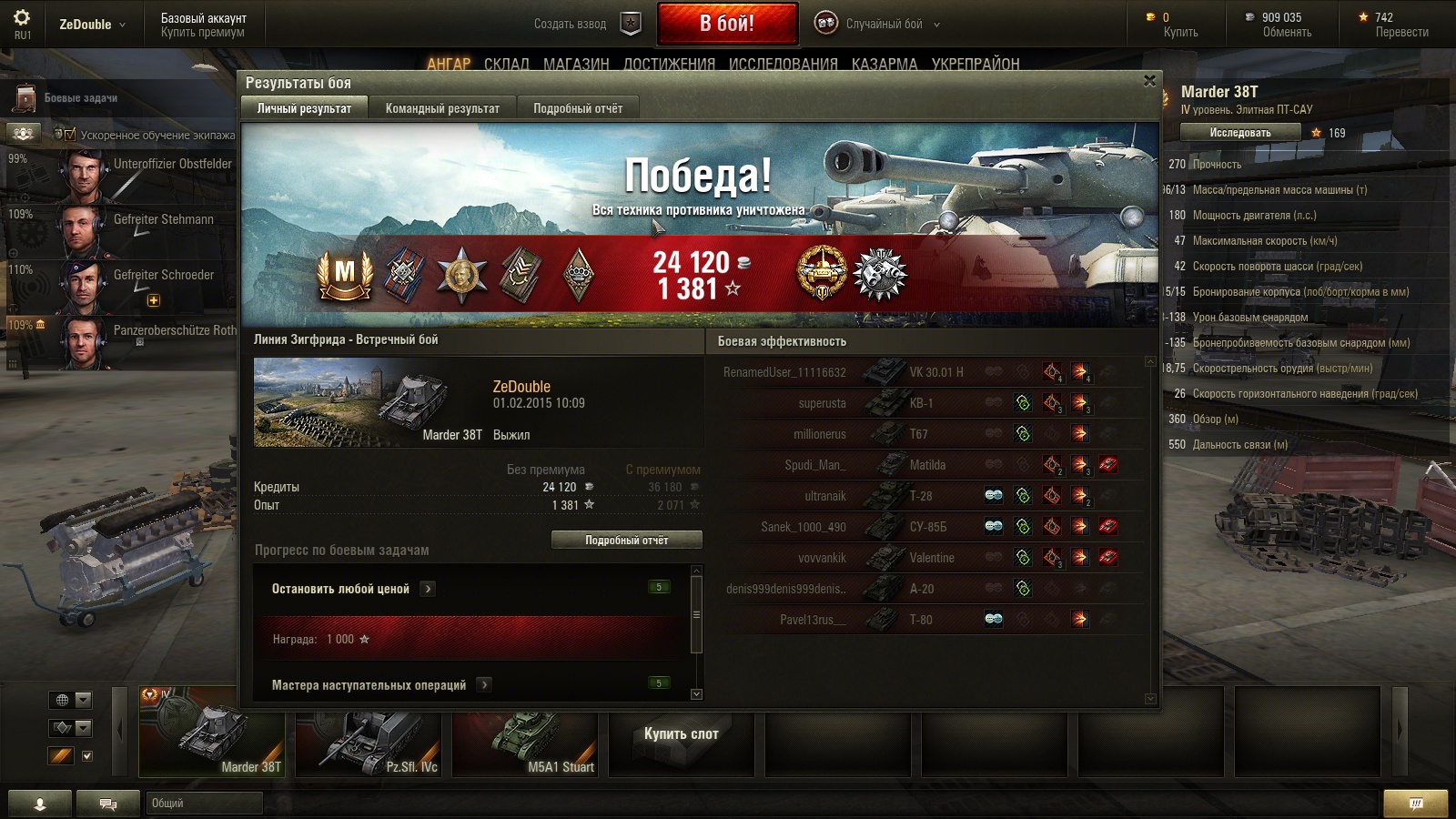Start the battle with the red В бой! button
This screenshot has height=819, width=1456.
click(x=727, y=25)
